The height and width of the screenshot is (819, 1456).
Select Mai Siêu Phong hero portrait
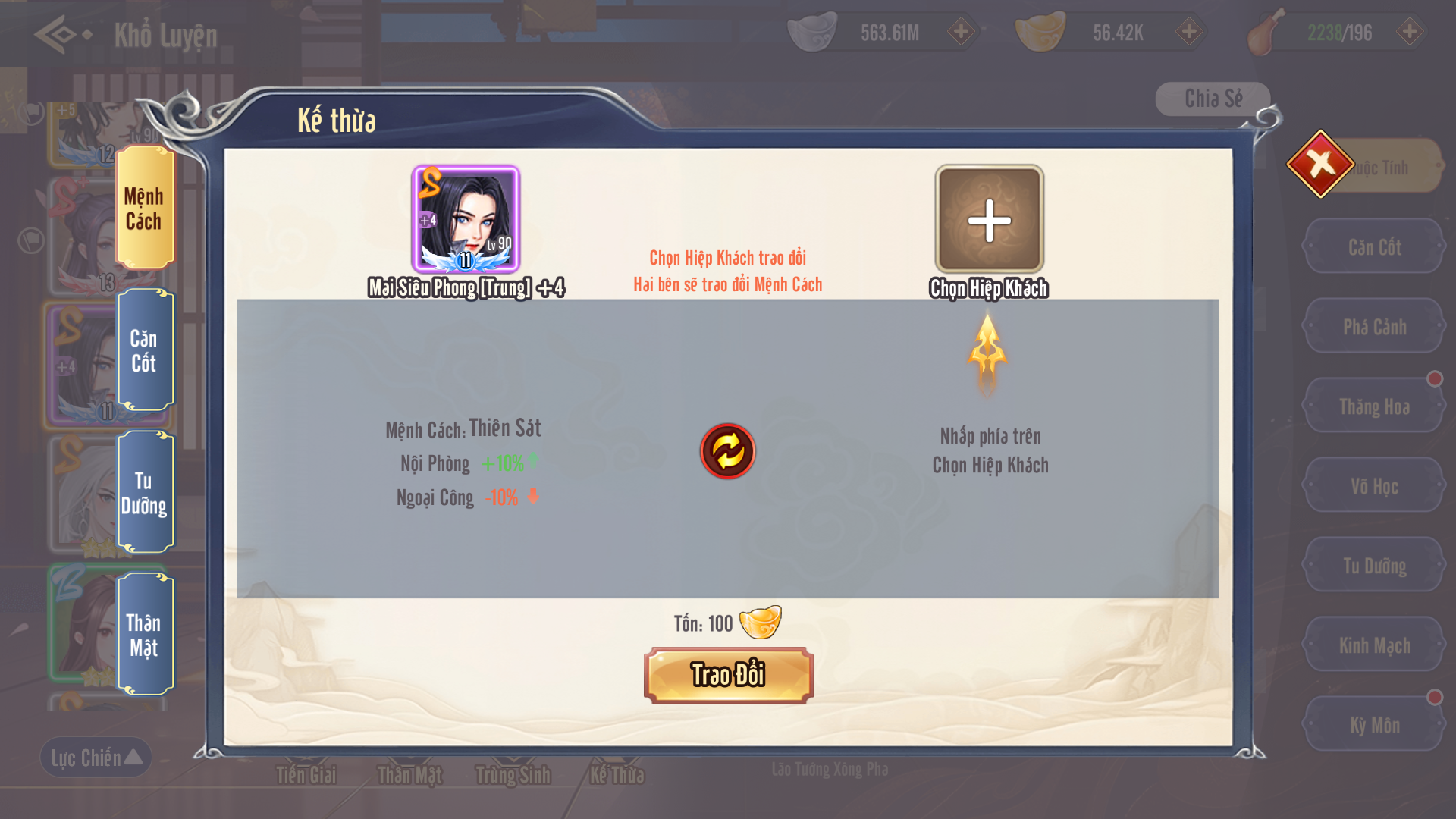pos(466,220)
